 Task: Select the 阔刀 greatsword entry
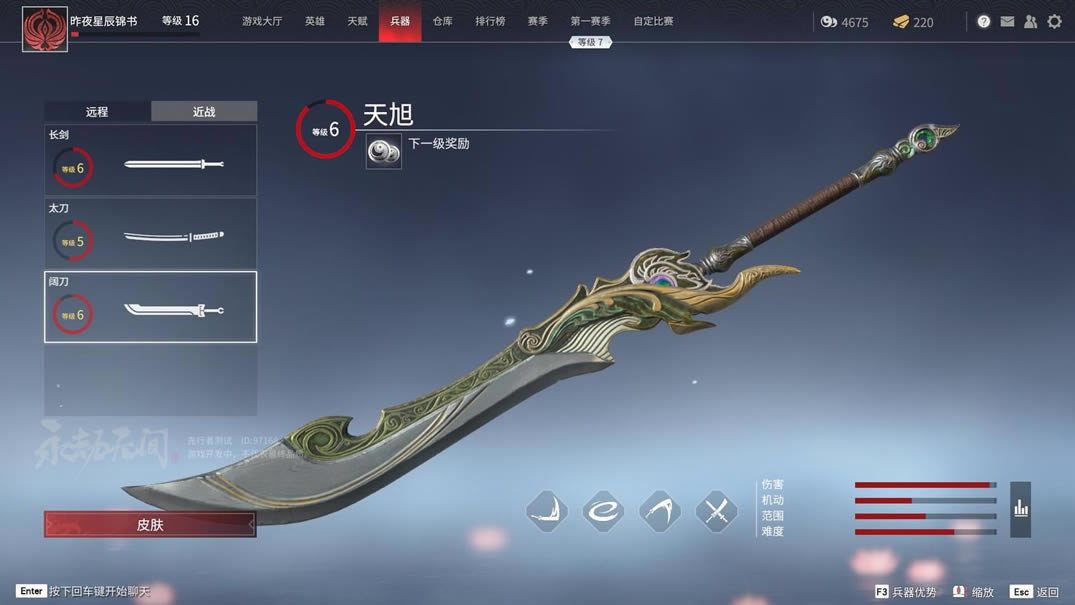(150, 307)
